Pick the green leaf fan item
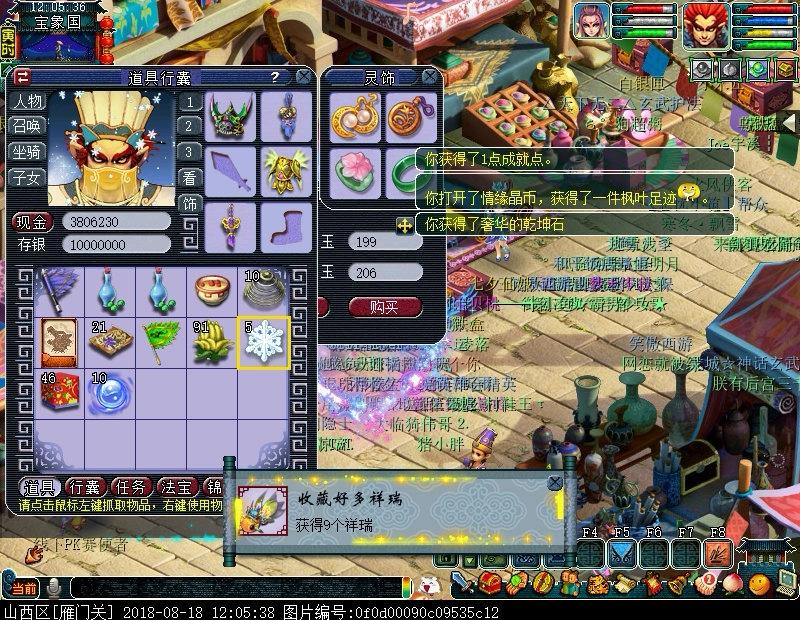Screen dimensions: 800x620 161,341
